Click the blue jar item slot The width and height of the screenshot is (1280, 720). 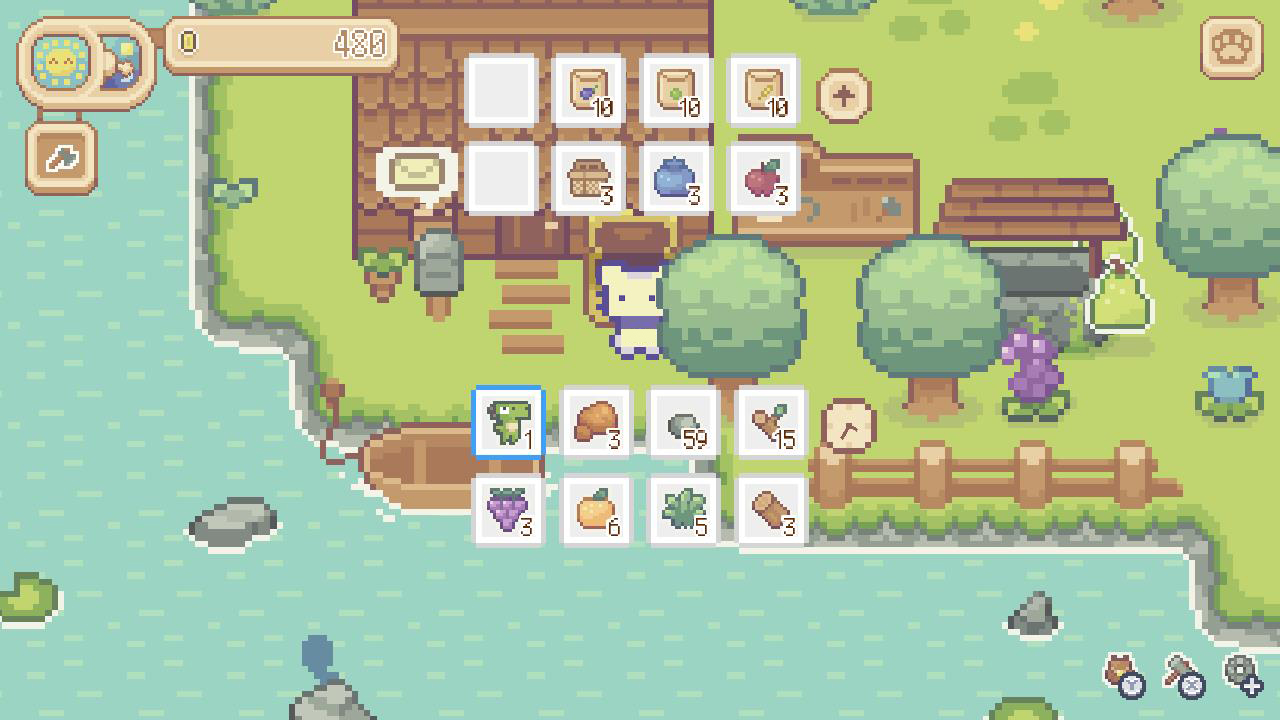678,180
